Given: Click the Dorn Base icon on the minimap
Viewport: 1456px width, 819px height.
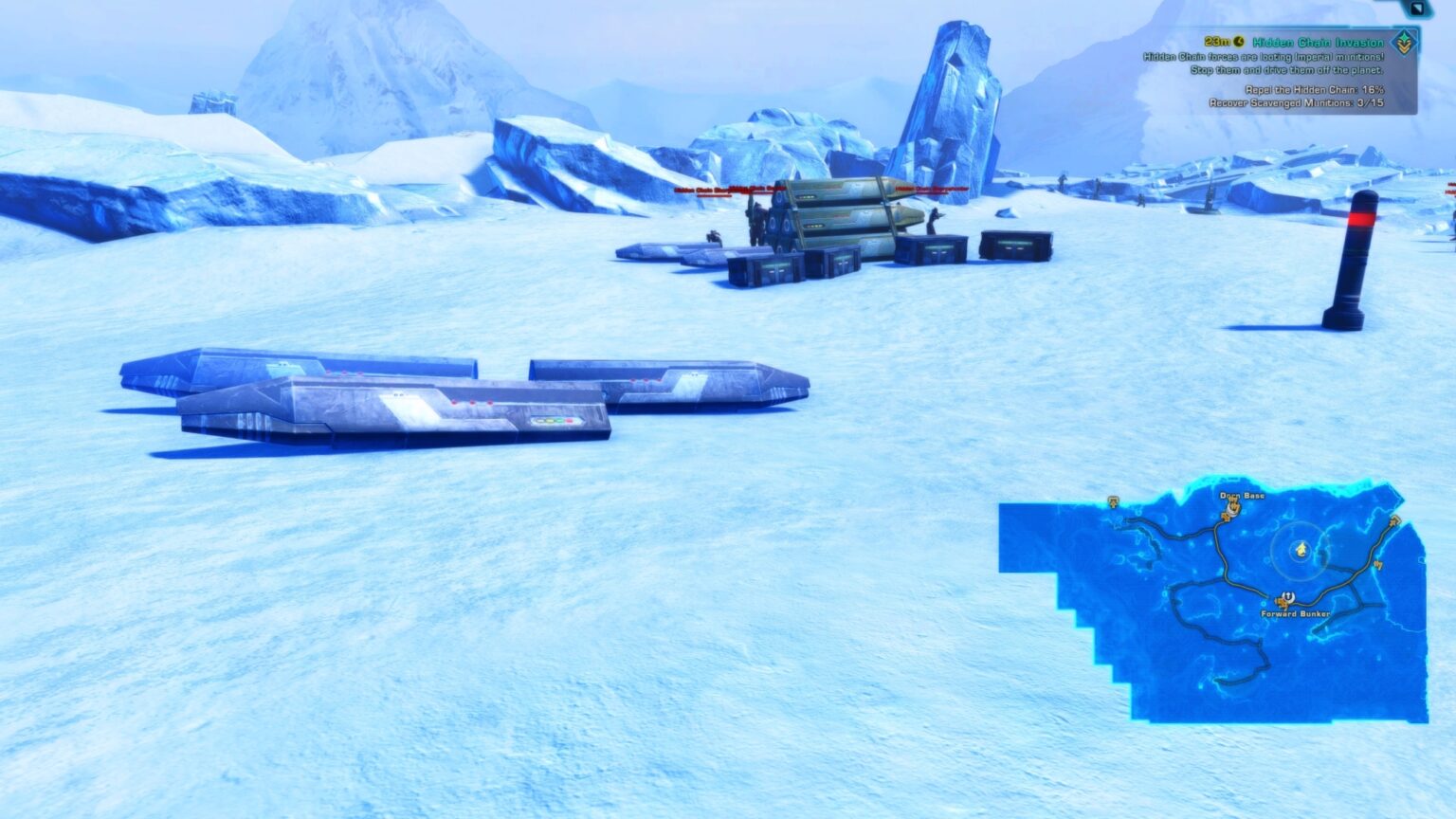Looking at the screenshot, I should pyautogui.click(x=1232, y=510).
